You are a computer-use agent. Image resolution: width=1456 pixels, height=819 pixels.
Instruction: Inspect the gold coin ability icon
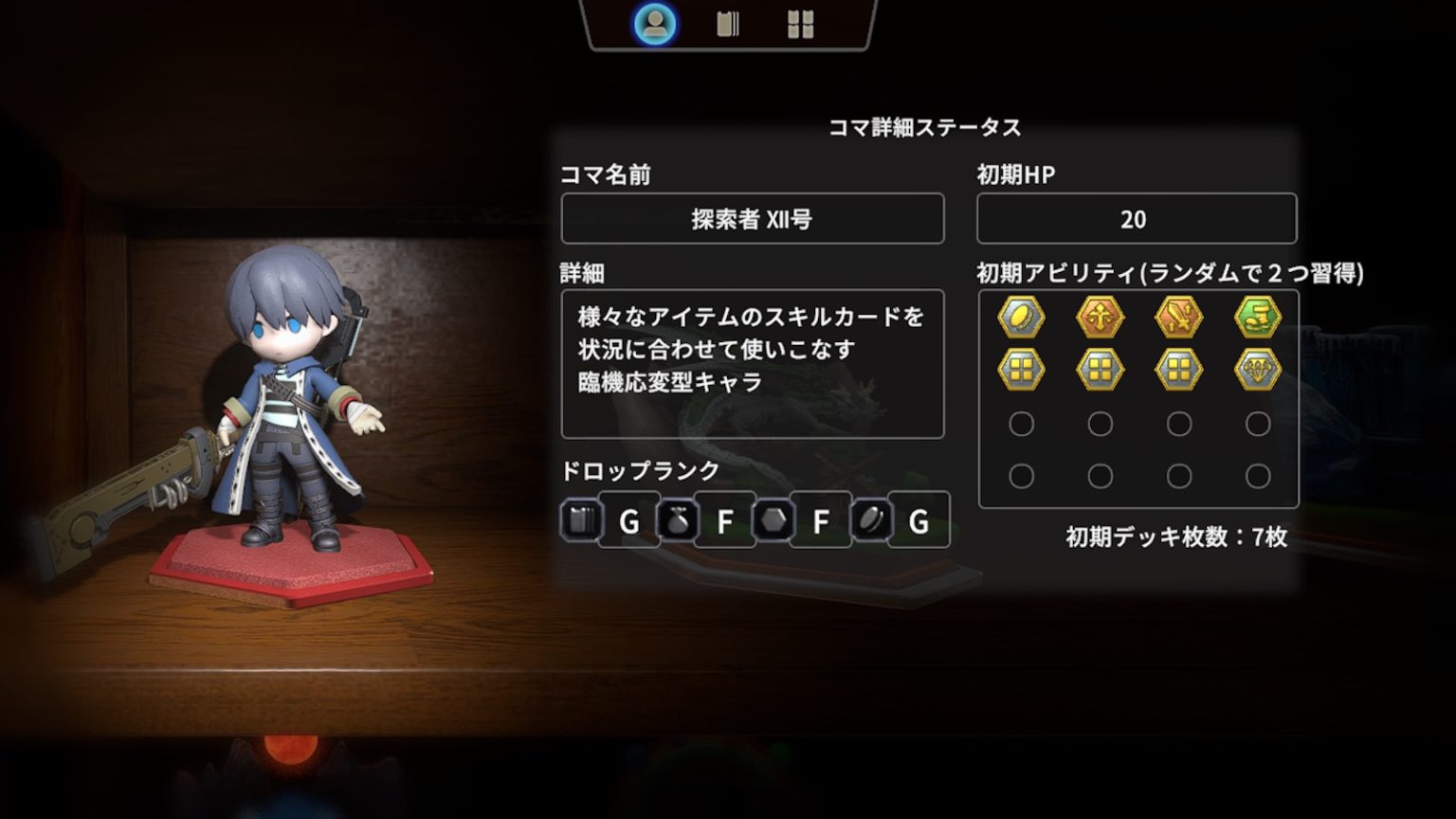pos(1021,317)
